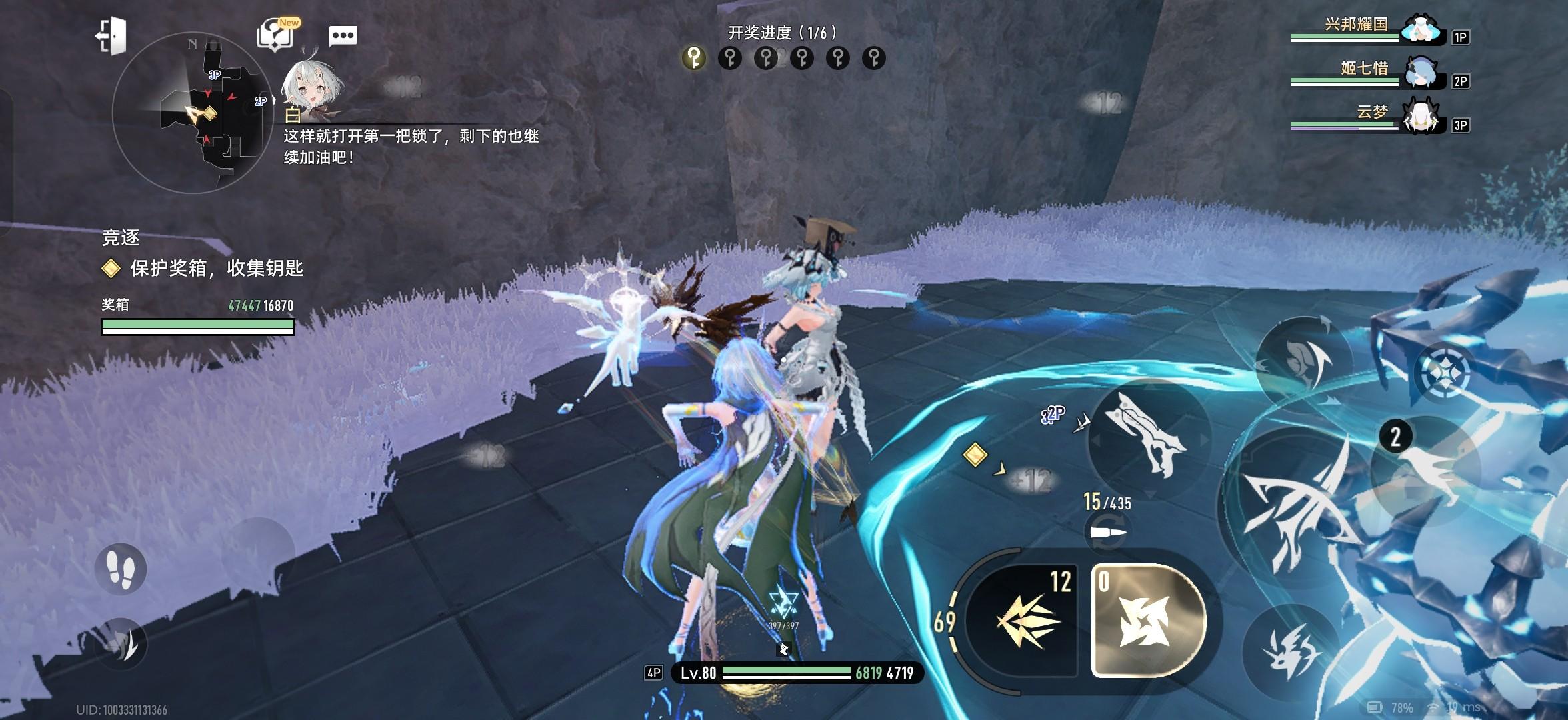The height and width of the screenshot is (720, 1568).
Task: Tap the exit door icon
Action: 111,35
